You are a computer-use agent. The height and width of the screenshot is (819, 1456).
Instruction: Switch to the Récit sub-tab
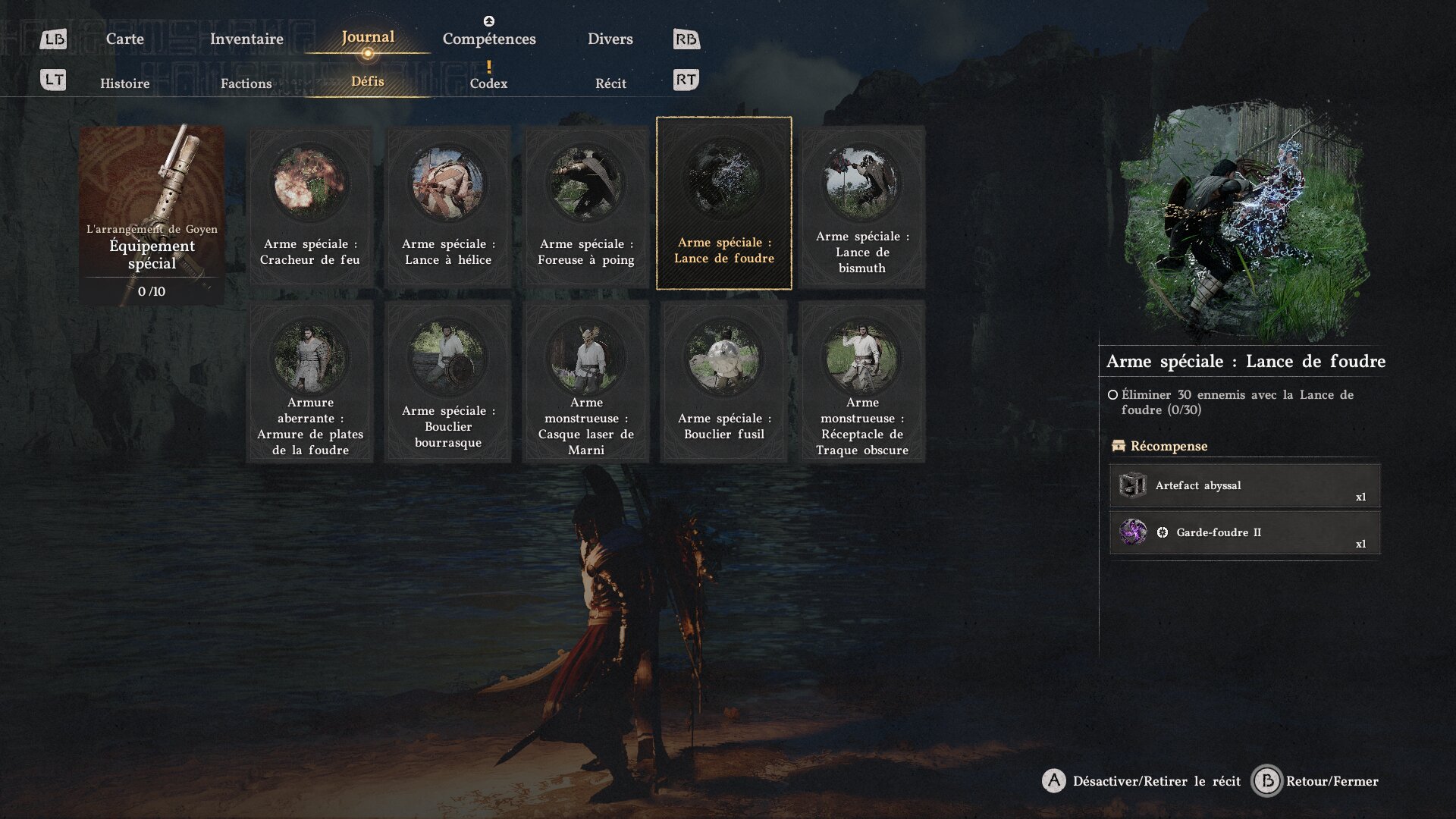click(610, 83)
